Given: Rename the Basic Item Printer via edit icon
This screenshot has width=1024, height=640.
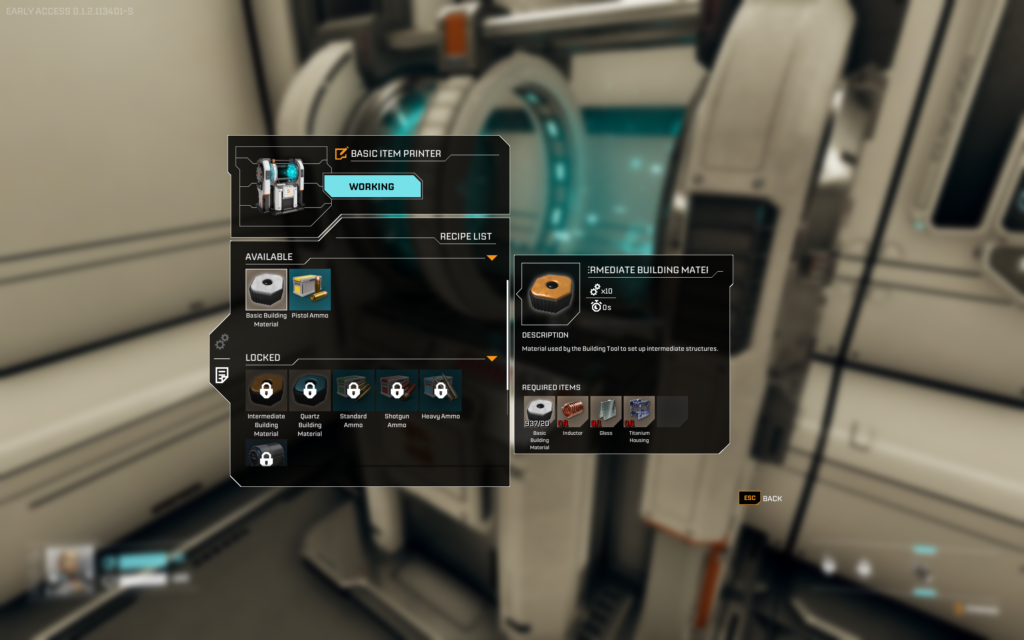Looking at the screenshot, I should point(341,154).
